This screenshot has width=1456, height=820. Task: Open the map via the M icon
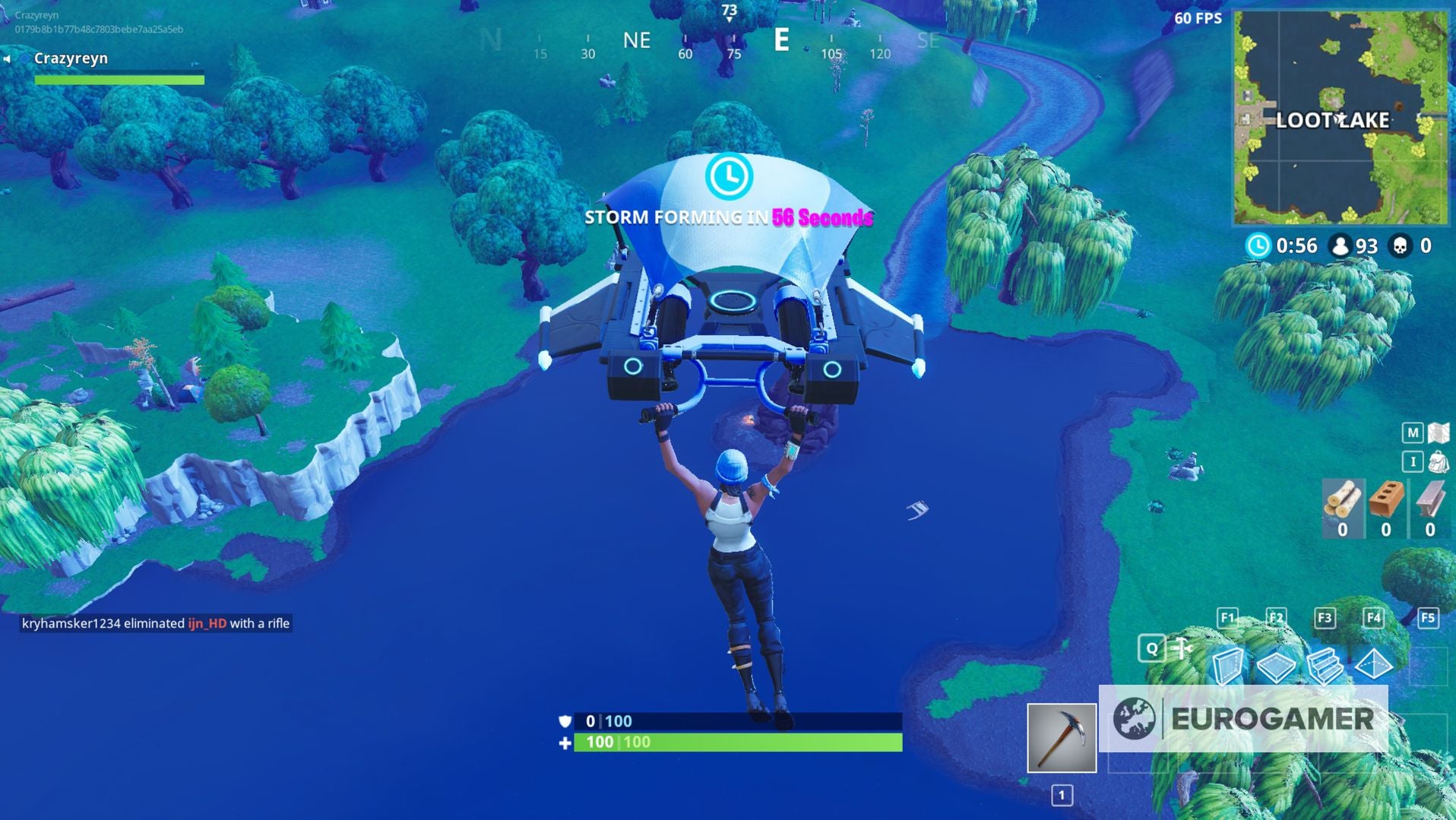point(1413,432)
